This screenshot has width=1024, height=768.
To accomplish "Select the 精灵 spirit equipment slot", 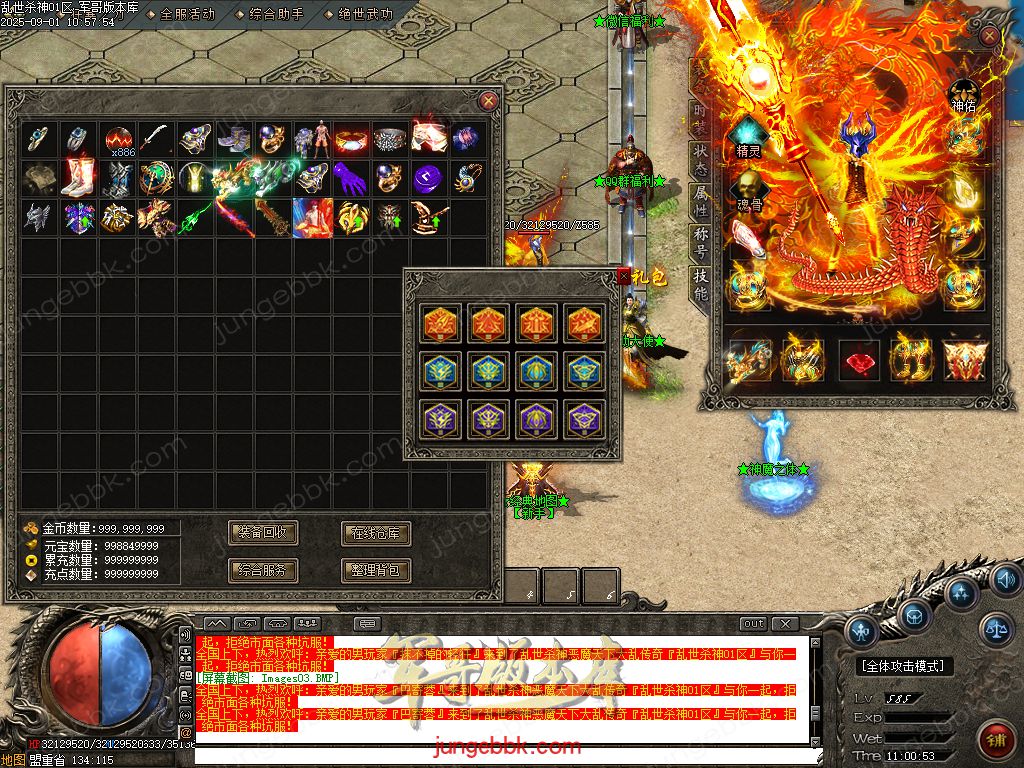I will click(748, 138).
